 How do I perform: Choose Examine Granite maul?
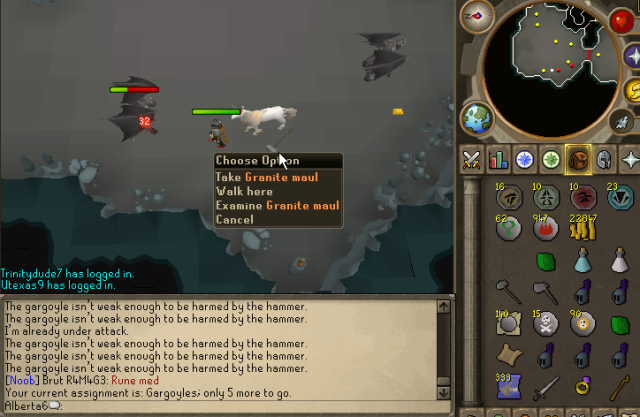click(x=277, y=205)
